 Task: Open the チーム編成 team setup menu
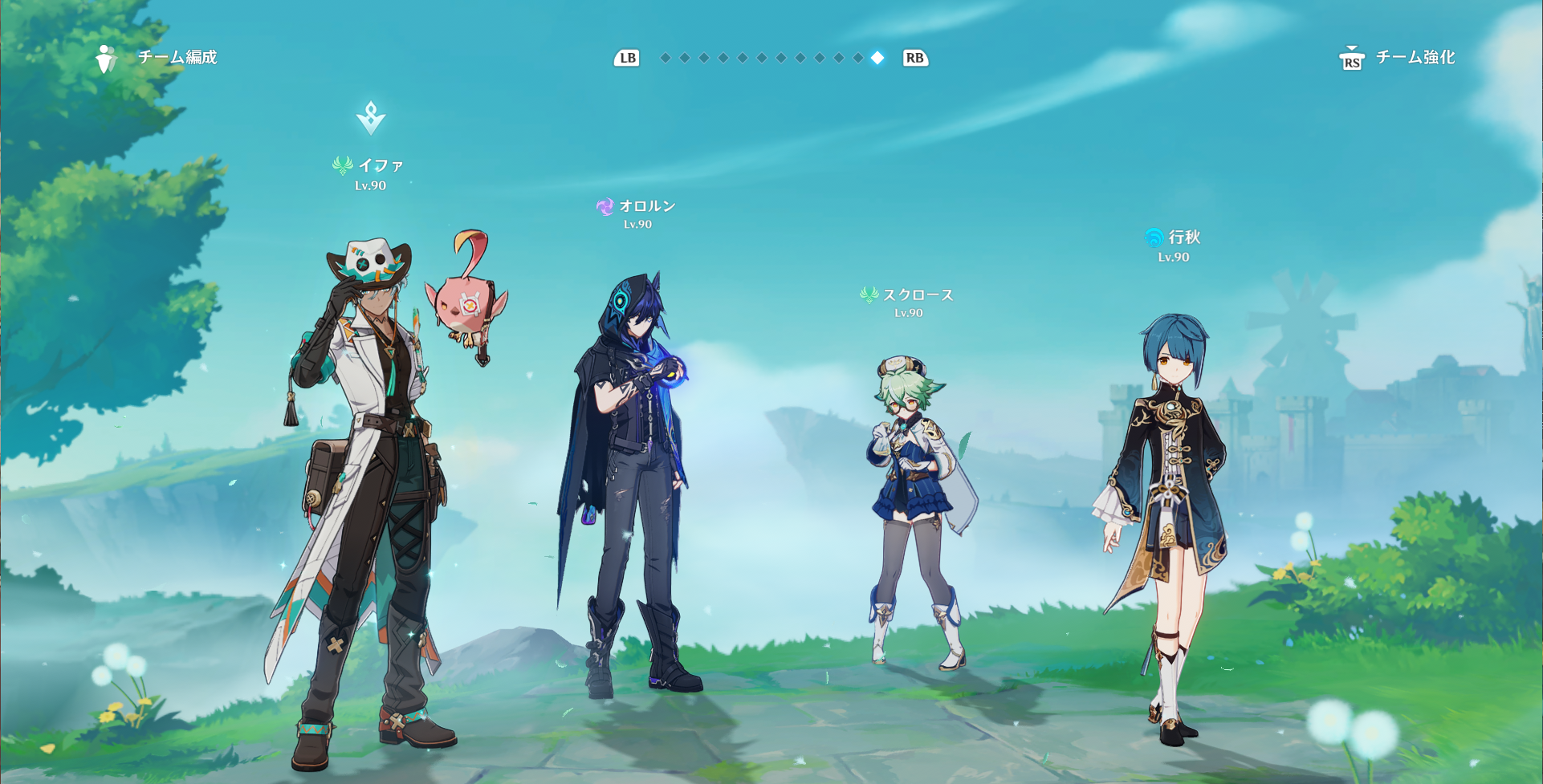157,58
